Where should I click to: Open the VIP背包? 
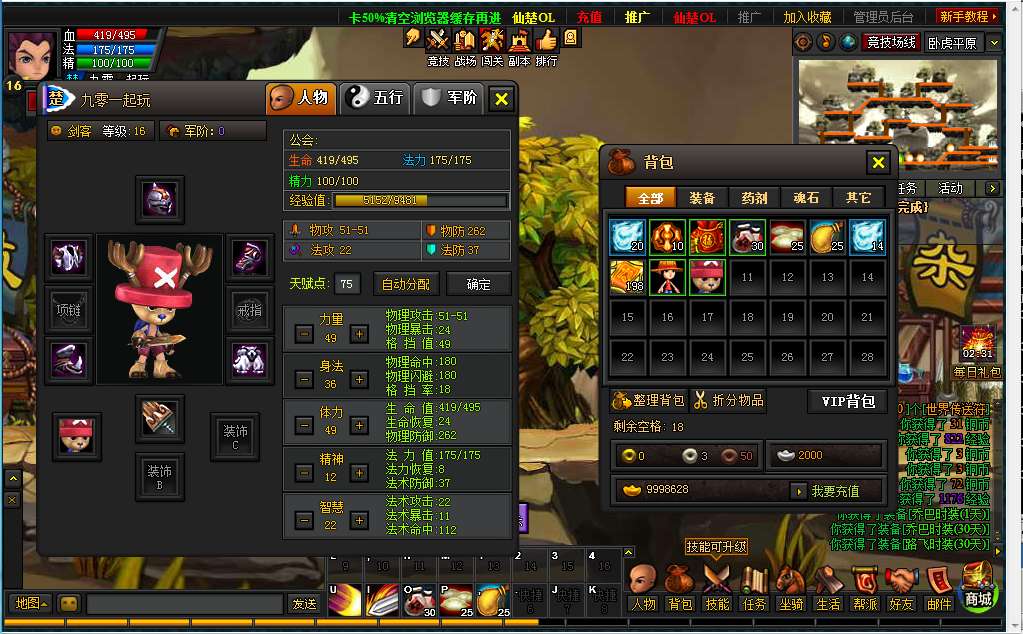[x=847, y=401]
